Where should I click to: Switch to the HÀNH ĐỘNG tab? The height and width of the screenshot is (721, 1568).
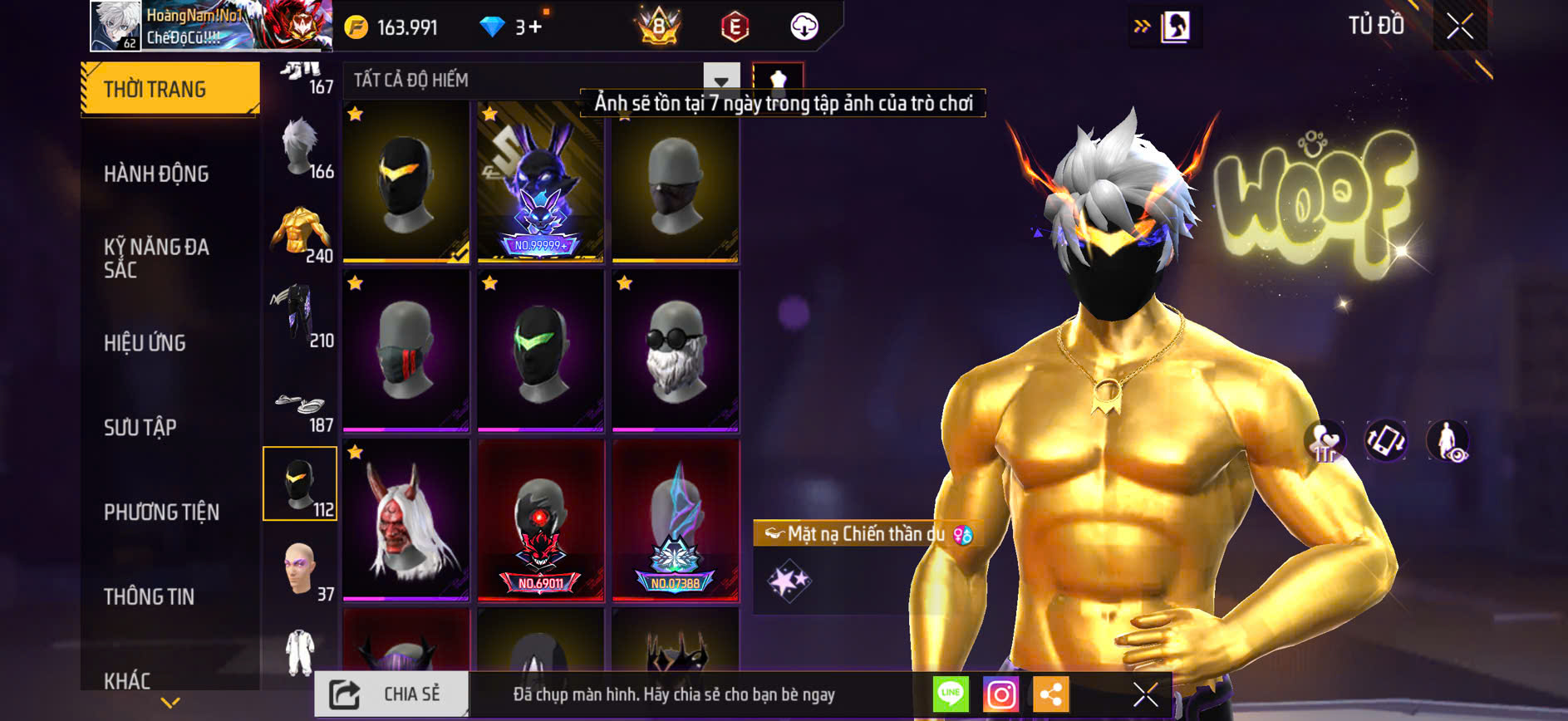coord(157,174)
